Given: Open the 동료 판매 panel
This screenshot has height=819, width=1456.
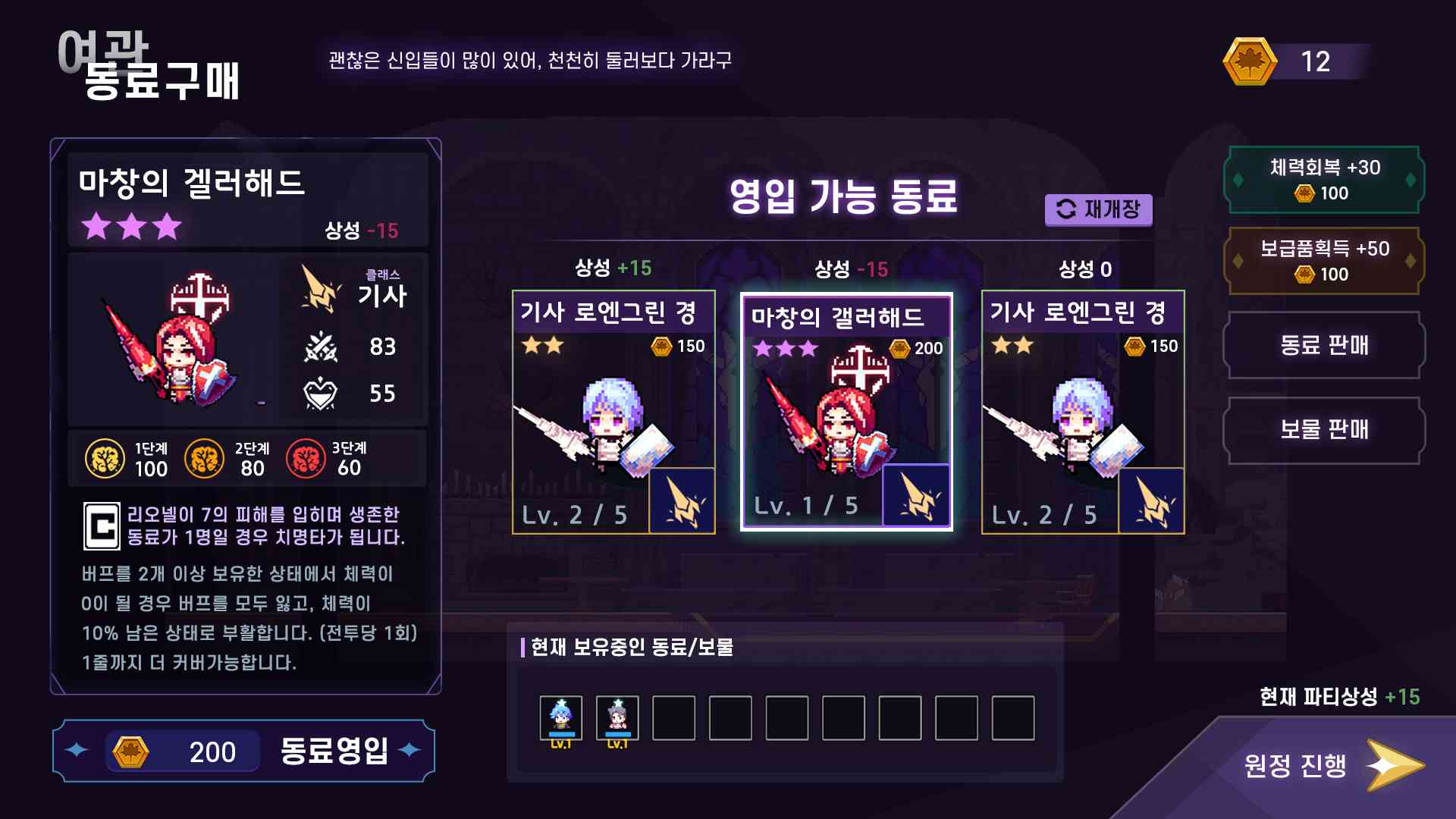Looking at the screenshot, I should click(x=1323, y=346).
